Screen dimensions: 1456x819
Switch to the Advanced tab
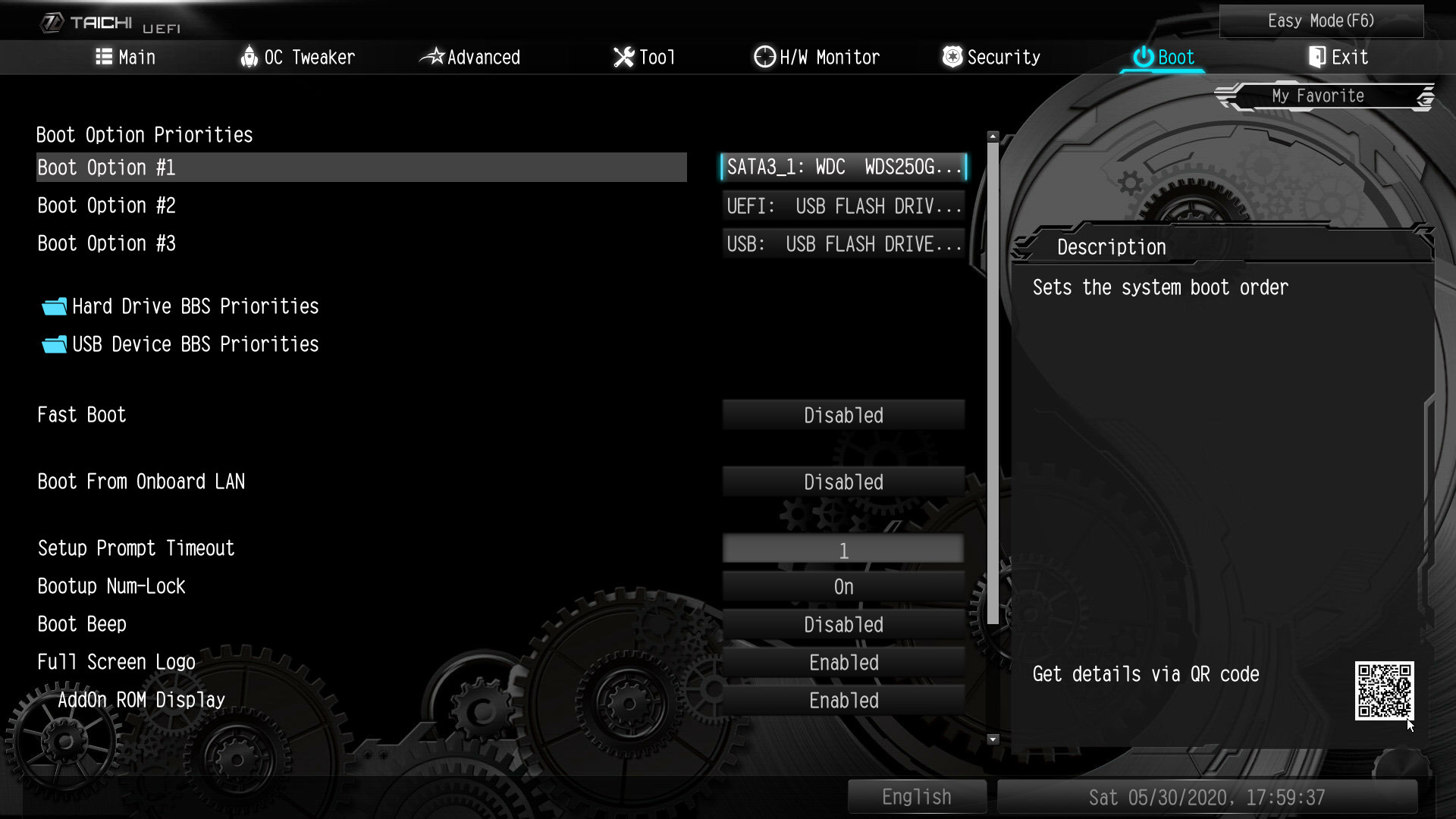(x=472, y=57)
